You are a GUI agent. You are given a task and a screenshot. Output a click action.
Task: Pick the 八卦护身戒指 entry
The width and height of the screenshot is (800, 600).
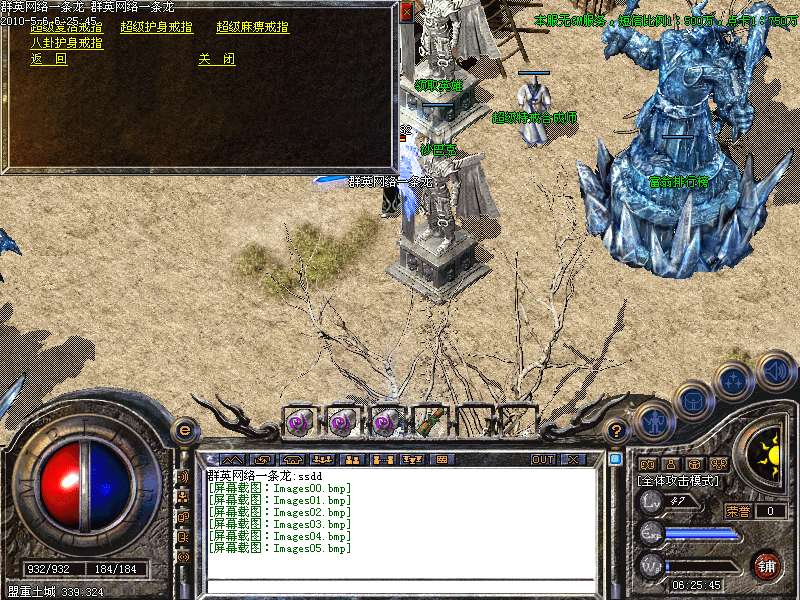(66, 43)
